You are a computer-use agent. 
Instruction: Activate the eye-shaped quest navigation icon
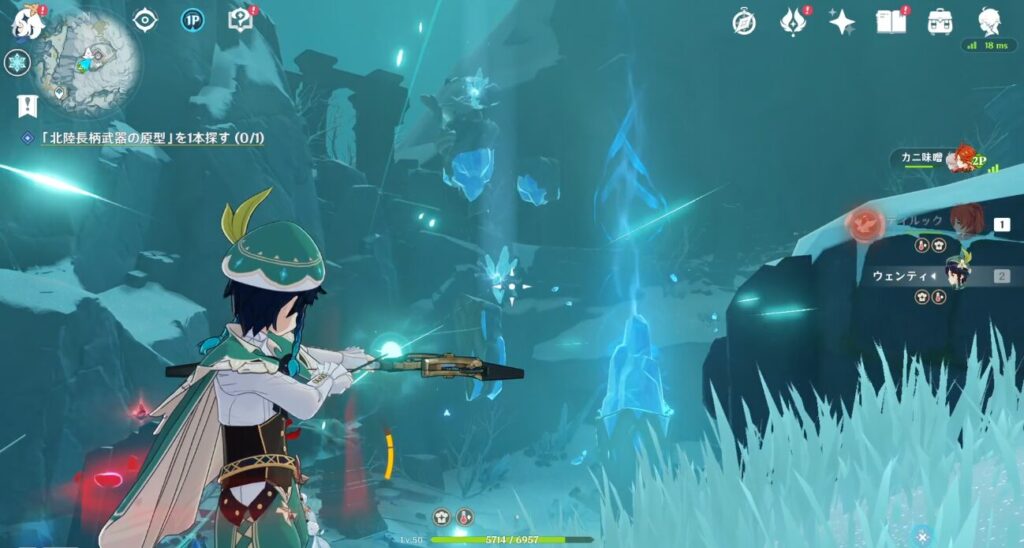click(146, 20)
